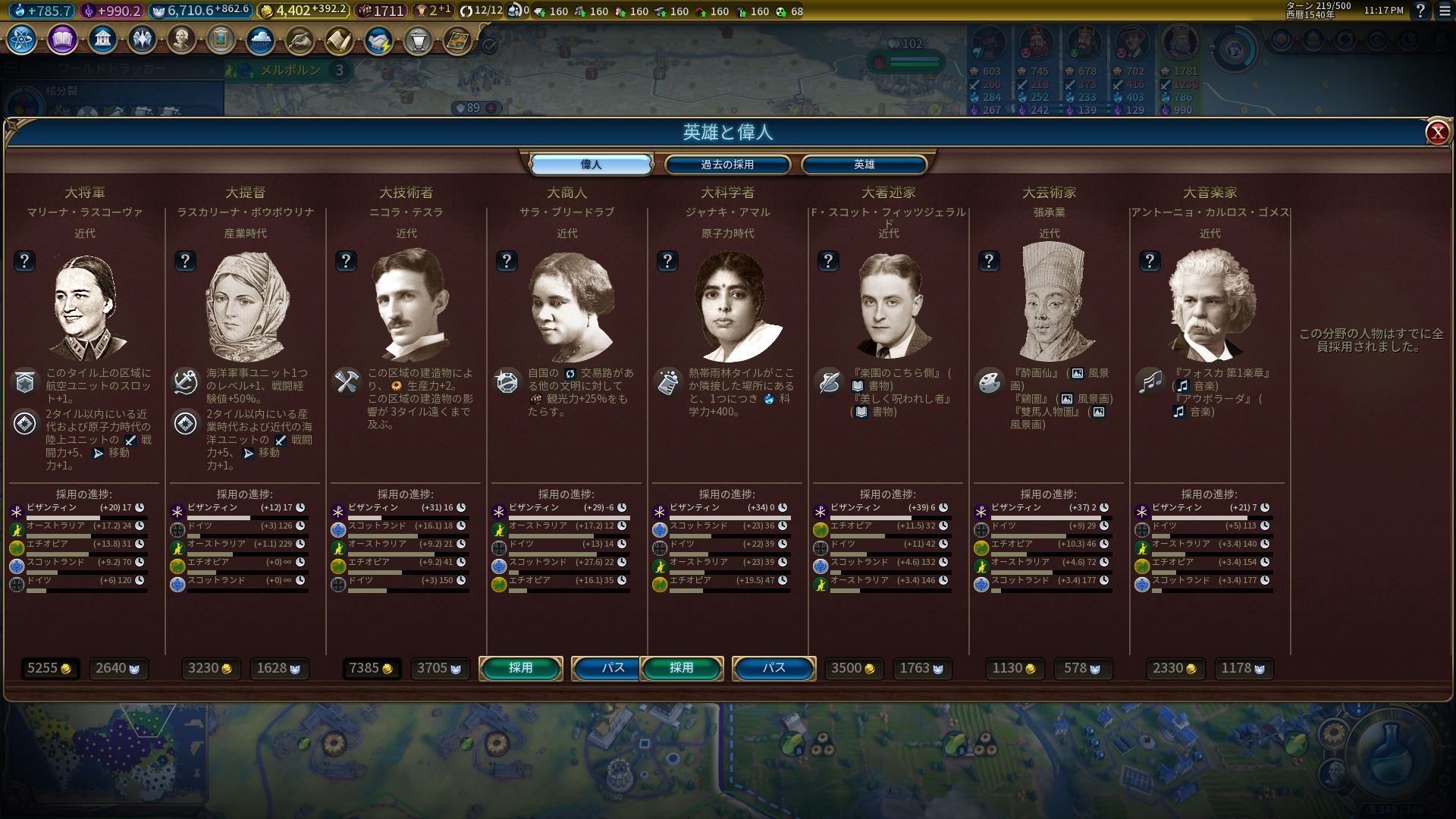Close the Heroes and Great People panel
The image size is (1456, 819).
coord(1436,133)
